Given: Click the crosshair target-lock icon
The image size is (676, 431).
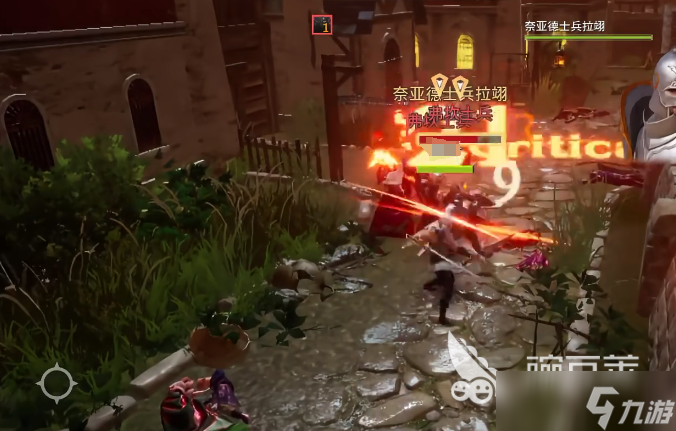Looking at the screenshot, I should [x=55, y=383].
